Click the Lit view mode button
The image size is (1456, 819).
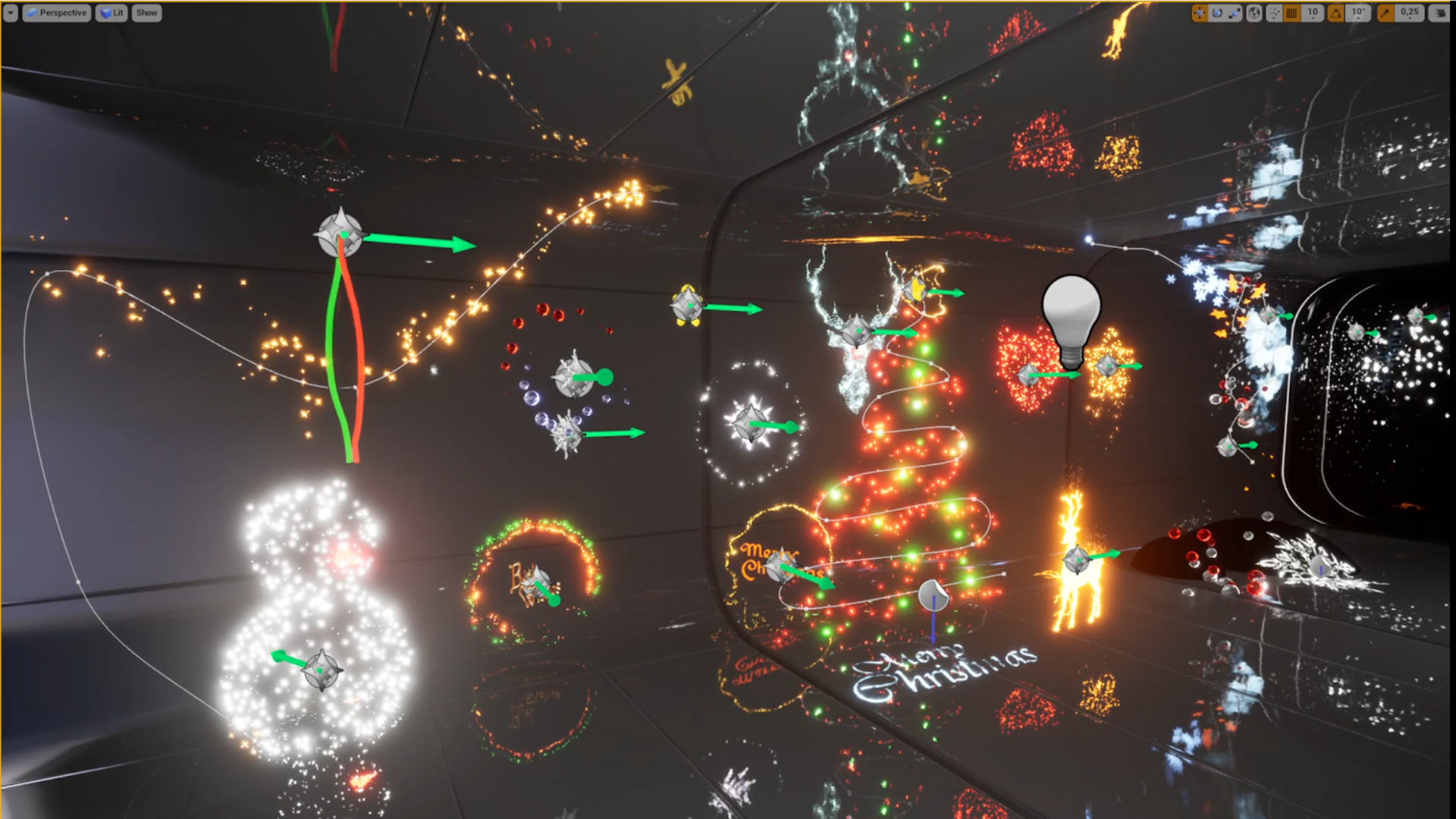[111, 13]
